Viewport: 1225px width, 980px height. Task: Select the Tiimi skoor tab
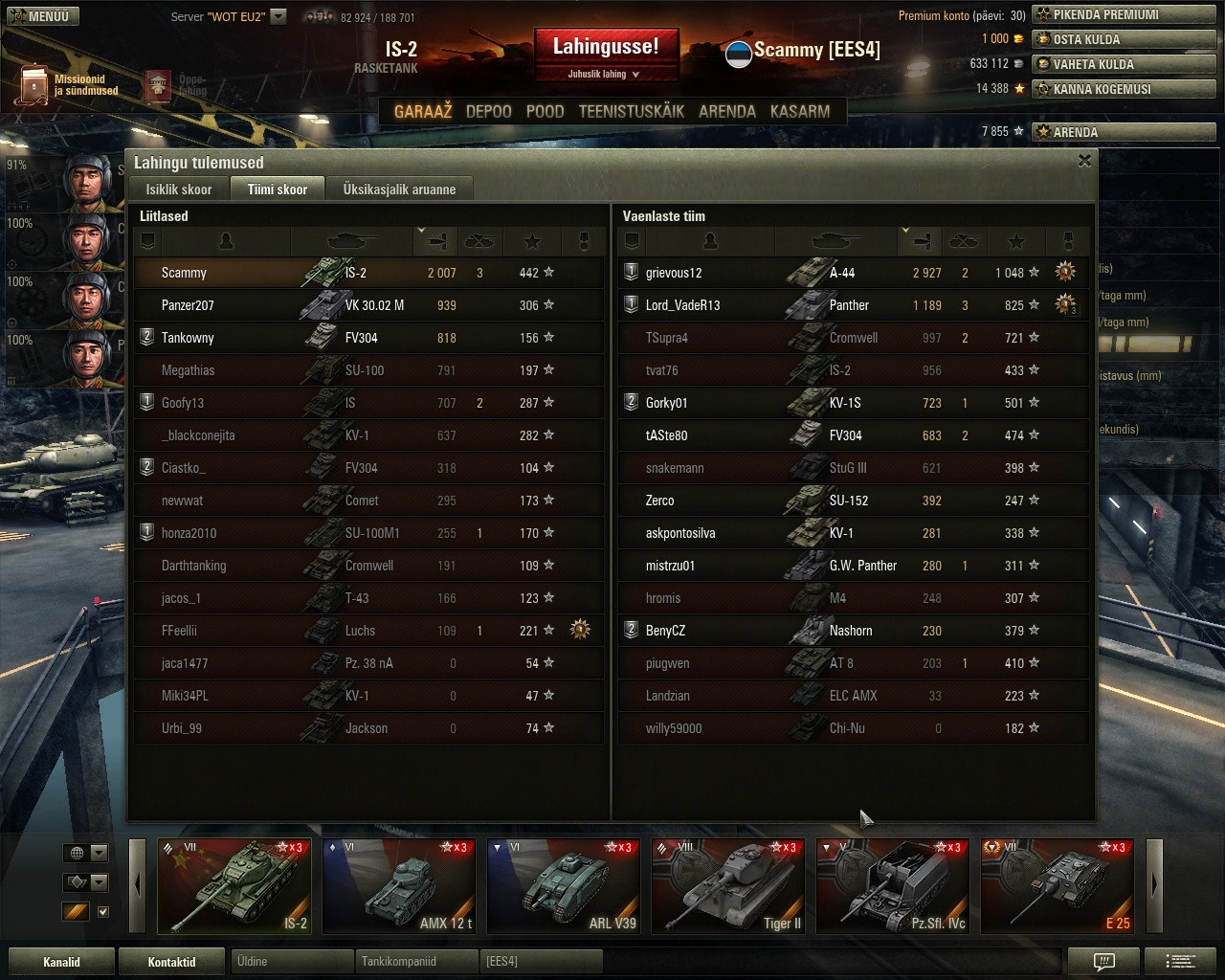coord(278,189)
